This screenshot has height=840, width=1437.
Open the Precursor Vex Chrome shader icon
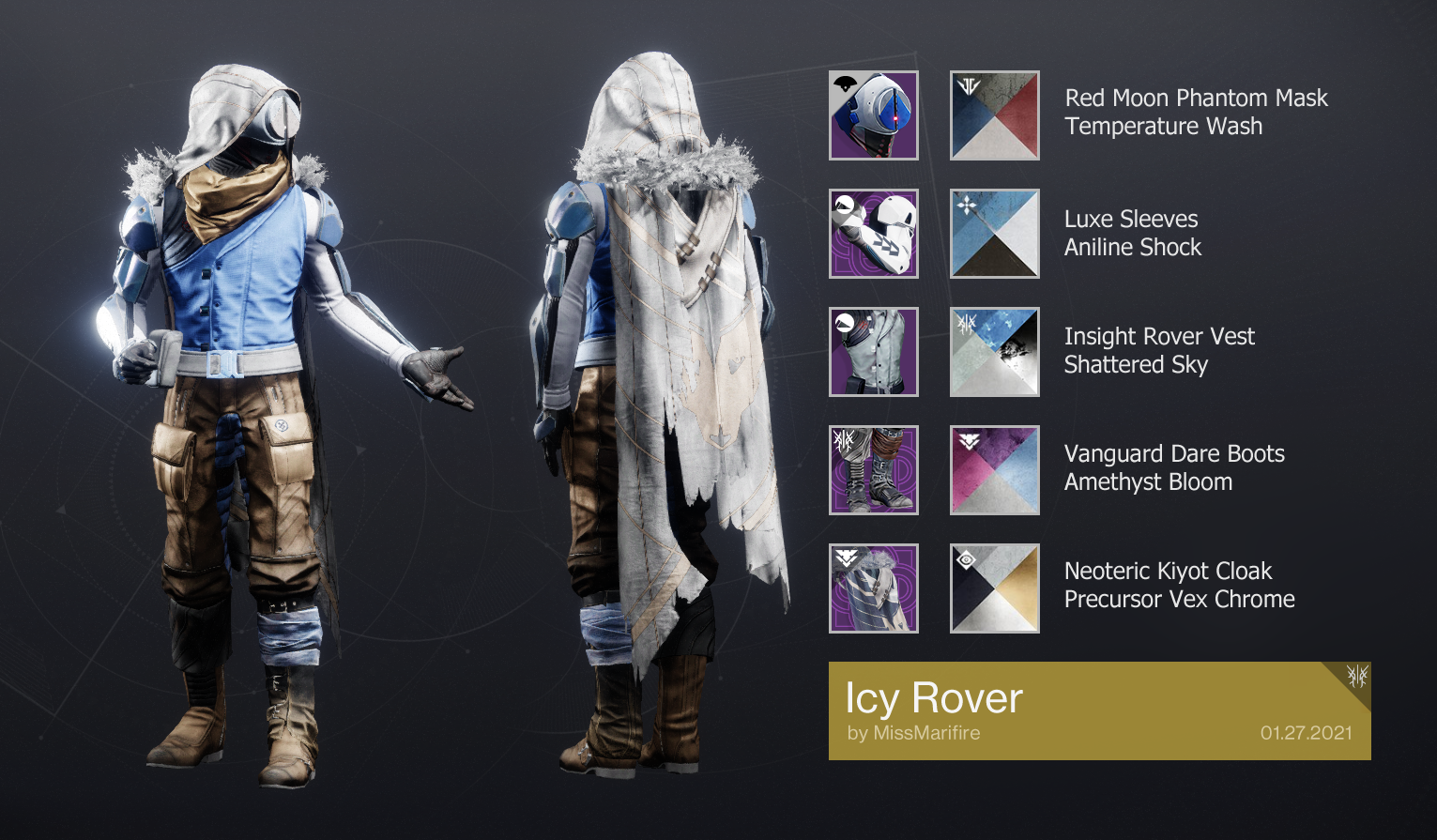point(993,588)
